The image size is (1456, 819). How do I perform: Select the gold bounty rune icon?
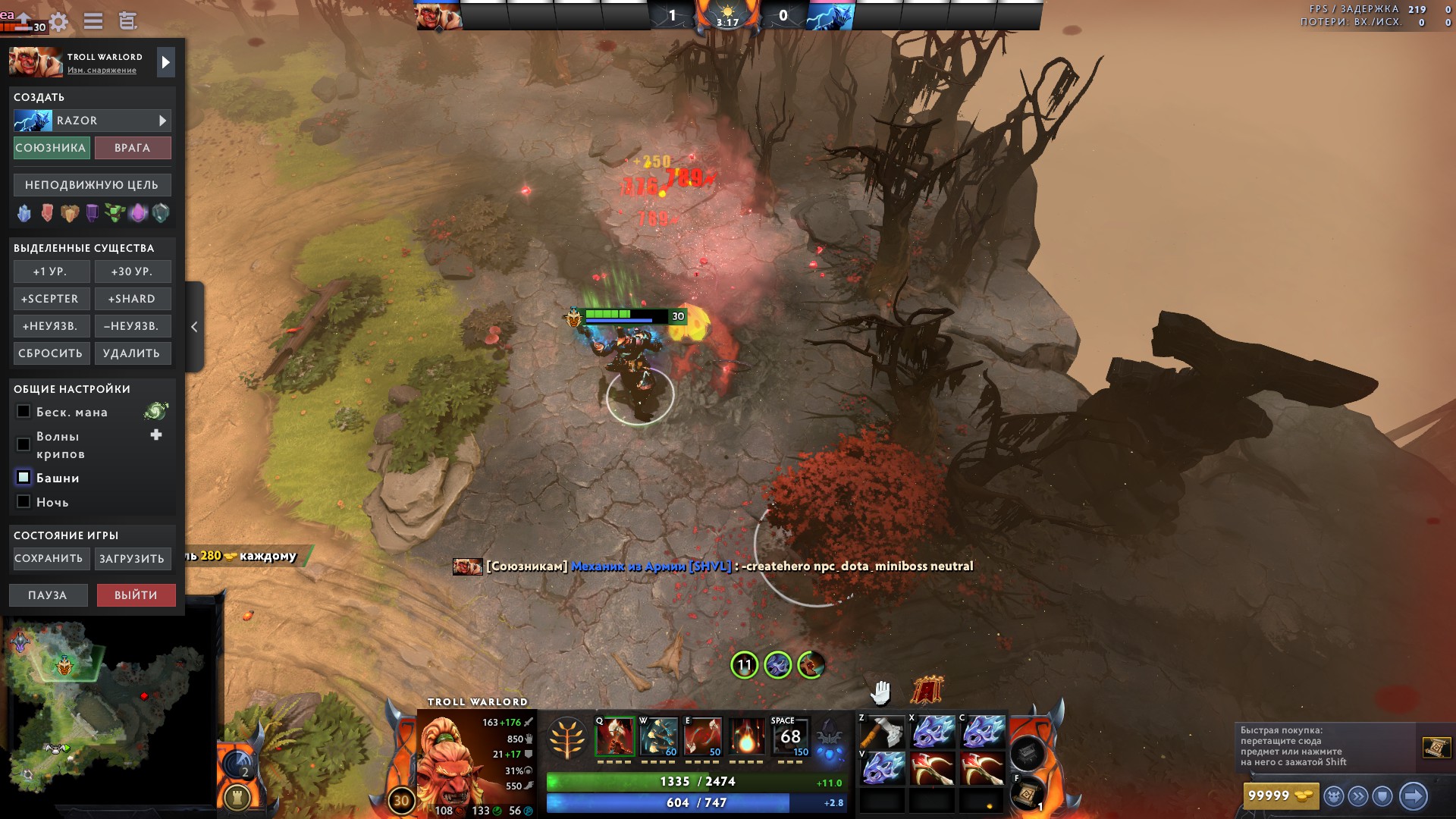click(70, 213)
